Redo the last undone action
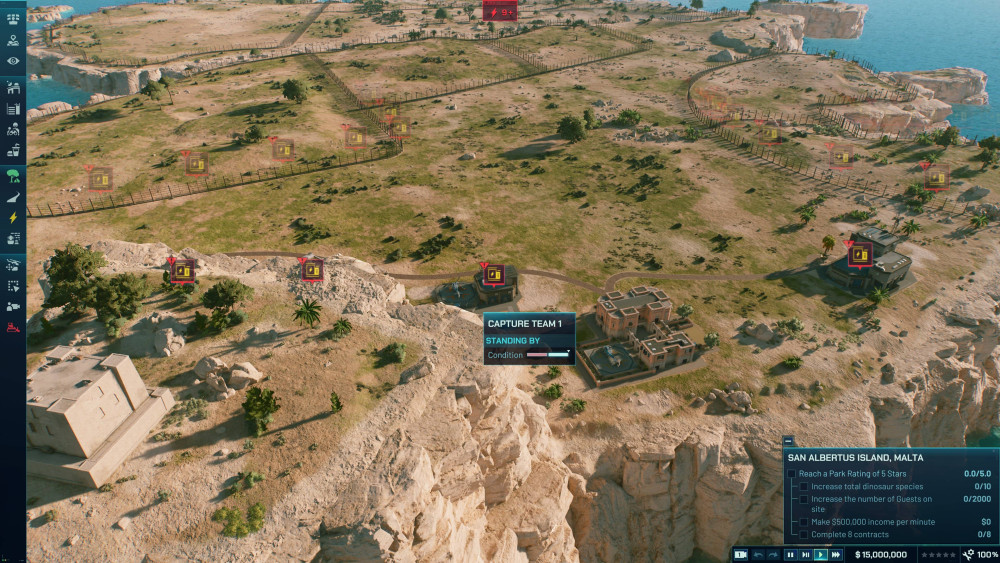The image size is (1000, 563). [x=772, y=554]
